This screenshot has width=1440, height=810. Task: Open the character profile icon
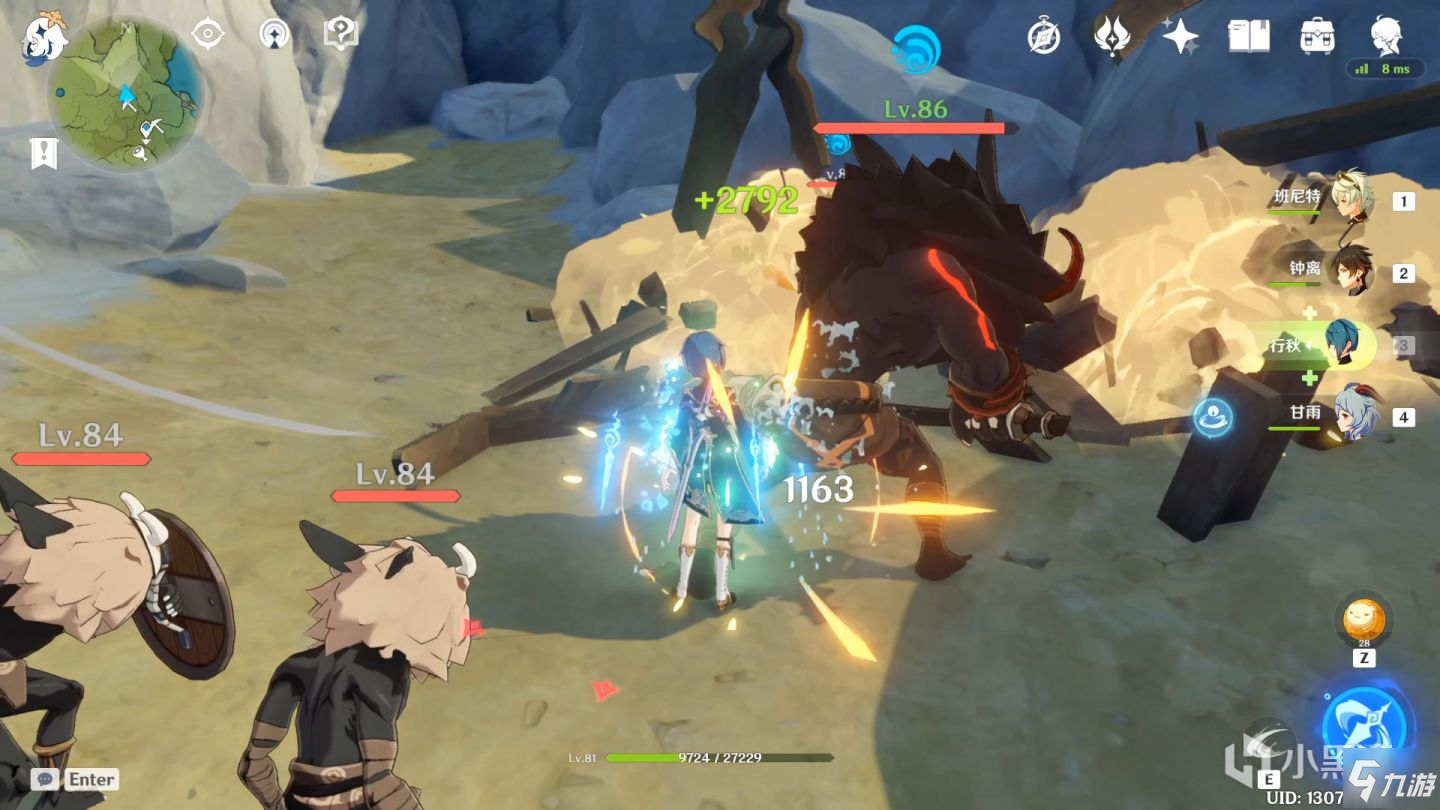[x=1386, y=35]
